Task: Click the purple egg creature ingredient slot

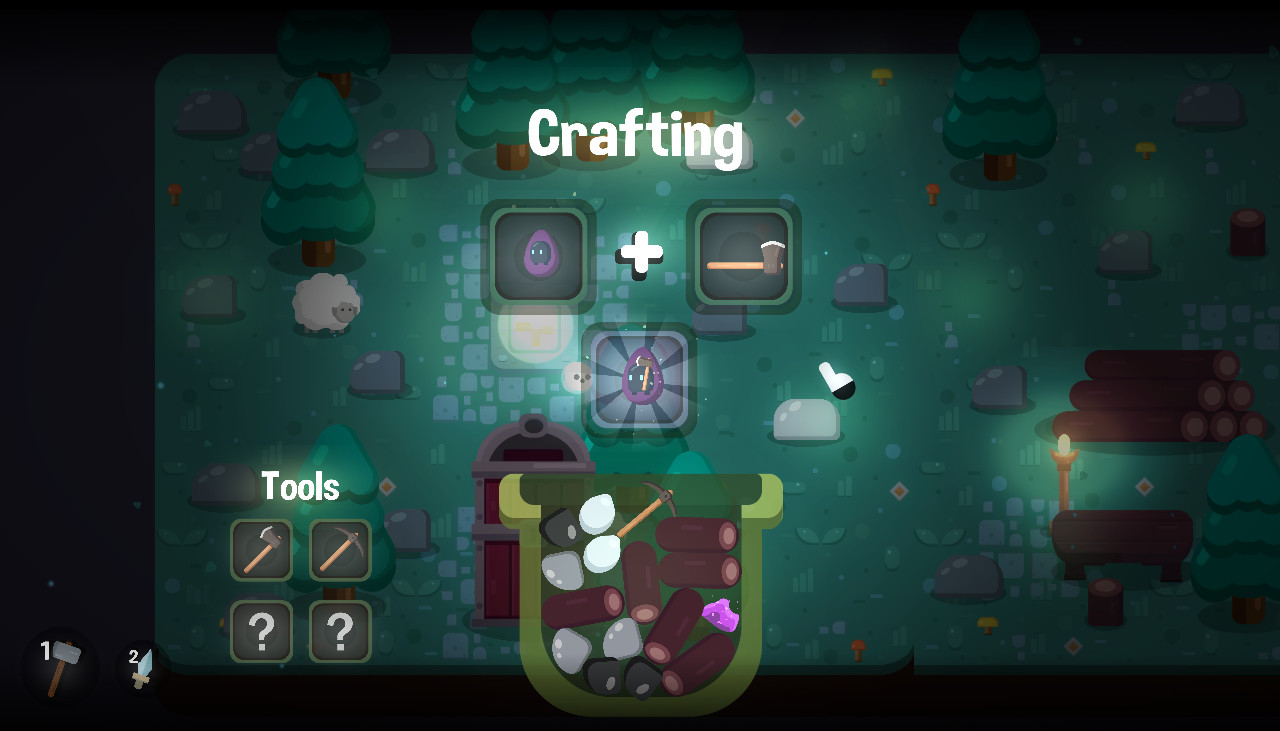Action: tap(539, 256)
